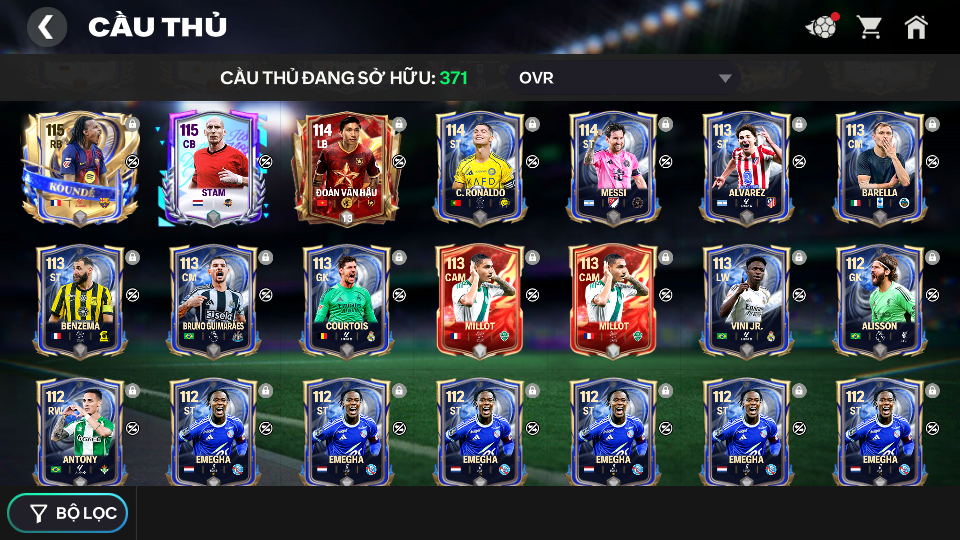Choose the Vini Jr. card
Image resolution: width=960 pixels, height=540 pixels.
tap(746, 300)
